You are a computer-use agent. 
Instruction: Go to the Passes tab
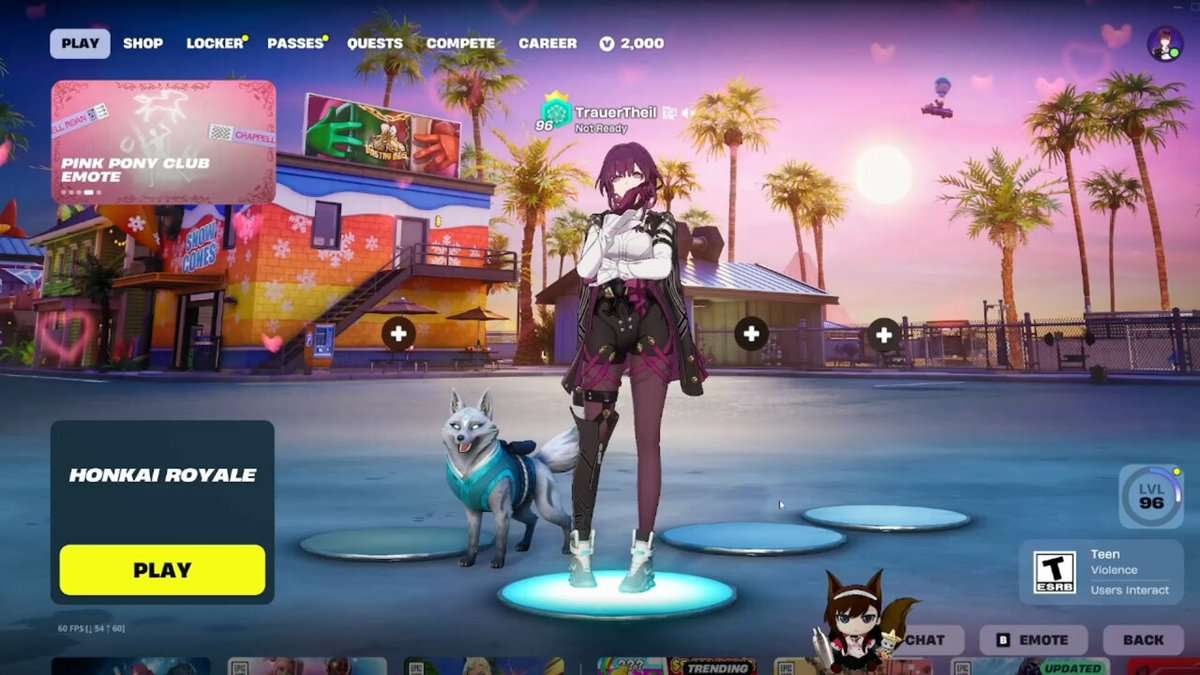[x=296, y=43]
